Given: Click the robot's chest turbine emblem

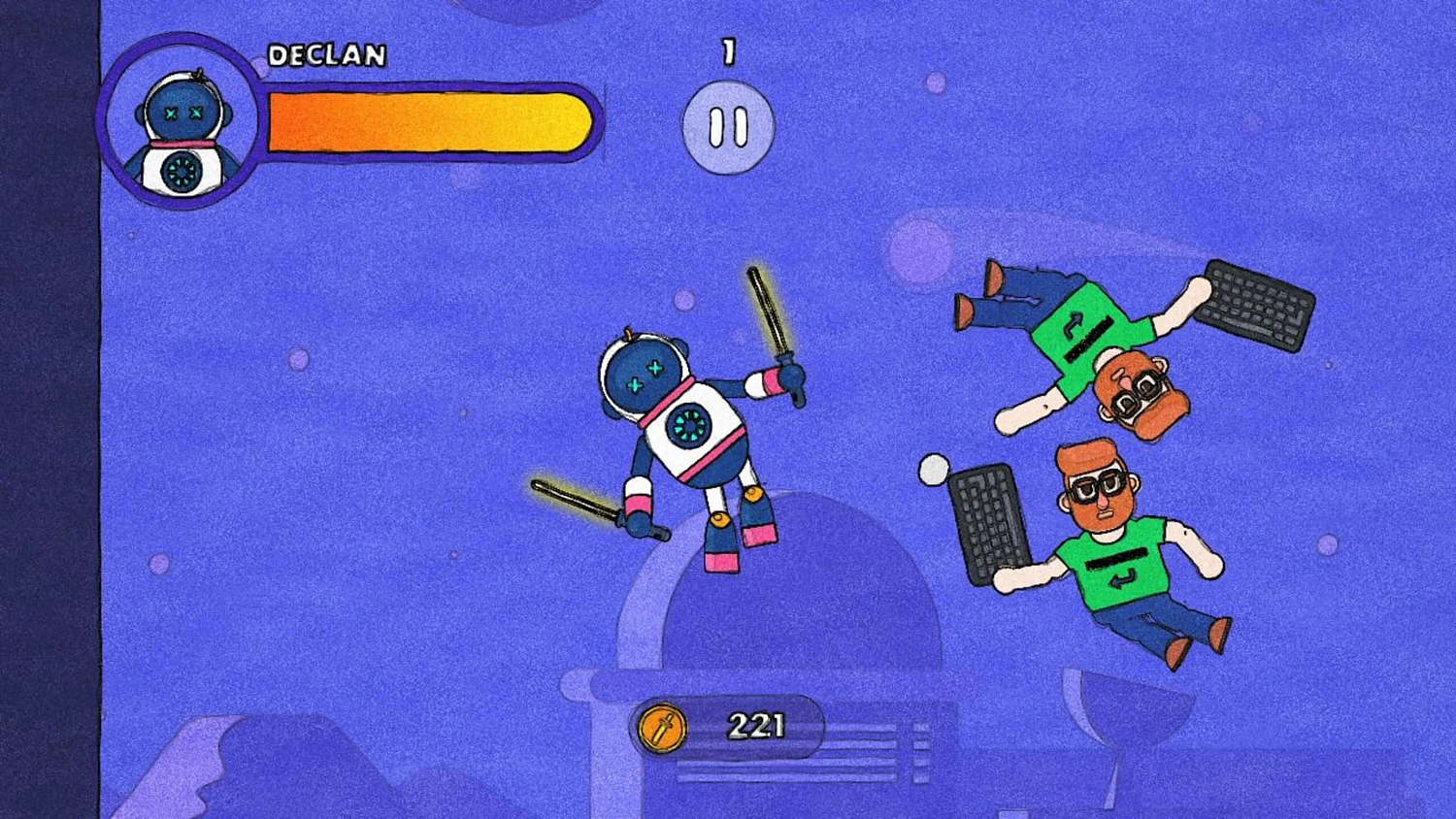Looking at the screenshot, I should [x=689, y=424].
